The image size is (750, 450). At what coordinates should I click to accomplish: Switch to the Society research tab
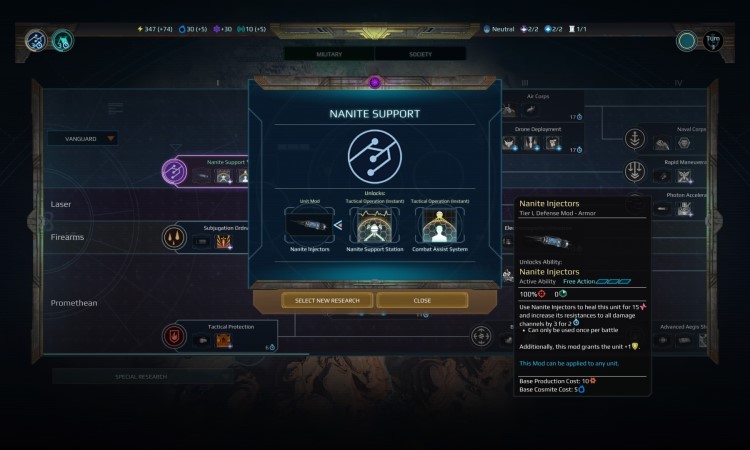[420, 53]
